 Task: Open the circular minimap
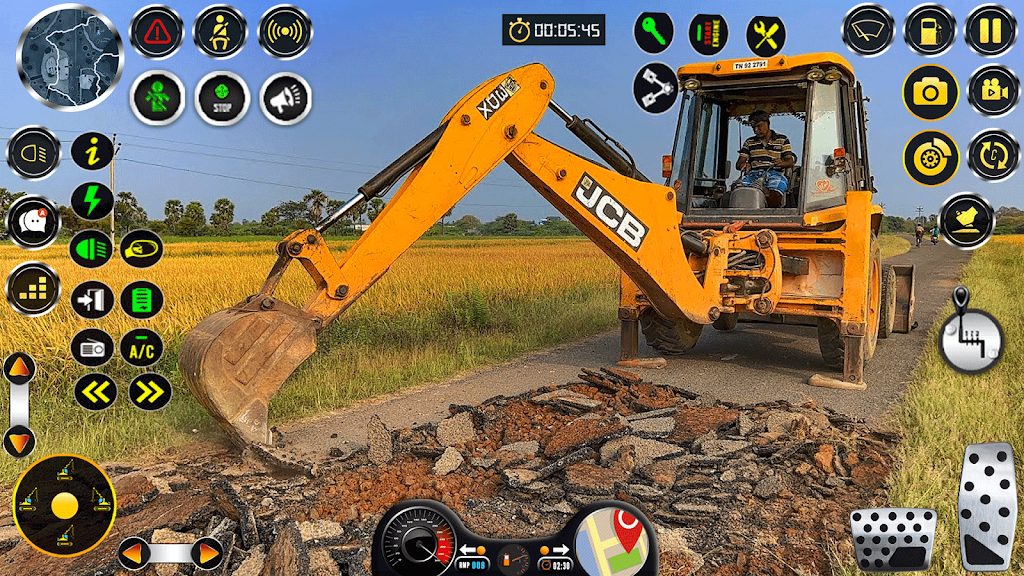[70, 57]
